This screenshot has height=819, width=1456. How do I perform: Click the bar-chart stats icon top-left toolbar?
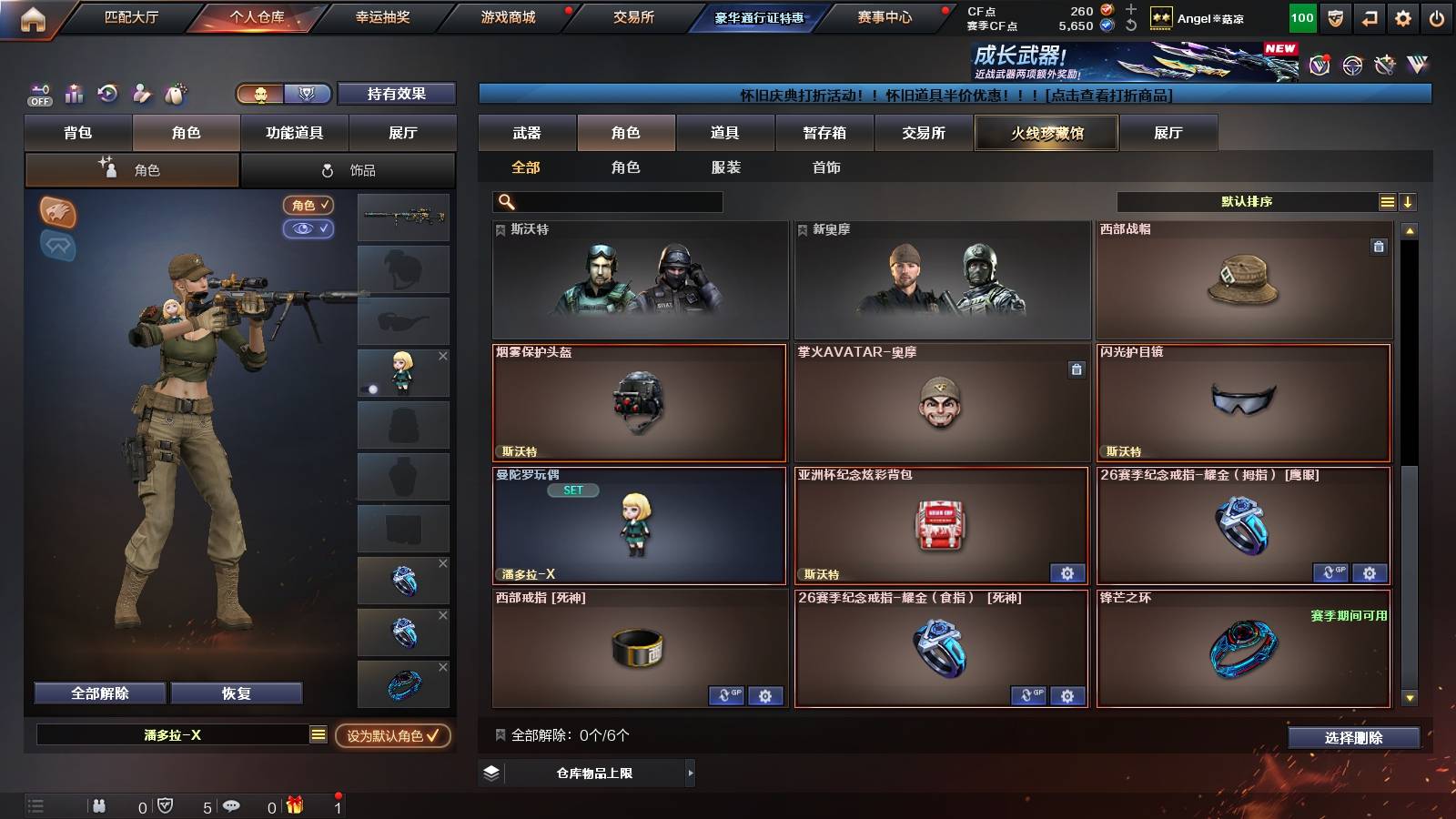pos(74,94)
